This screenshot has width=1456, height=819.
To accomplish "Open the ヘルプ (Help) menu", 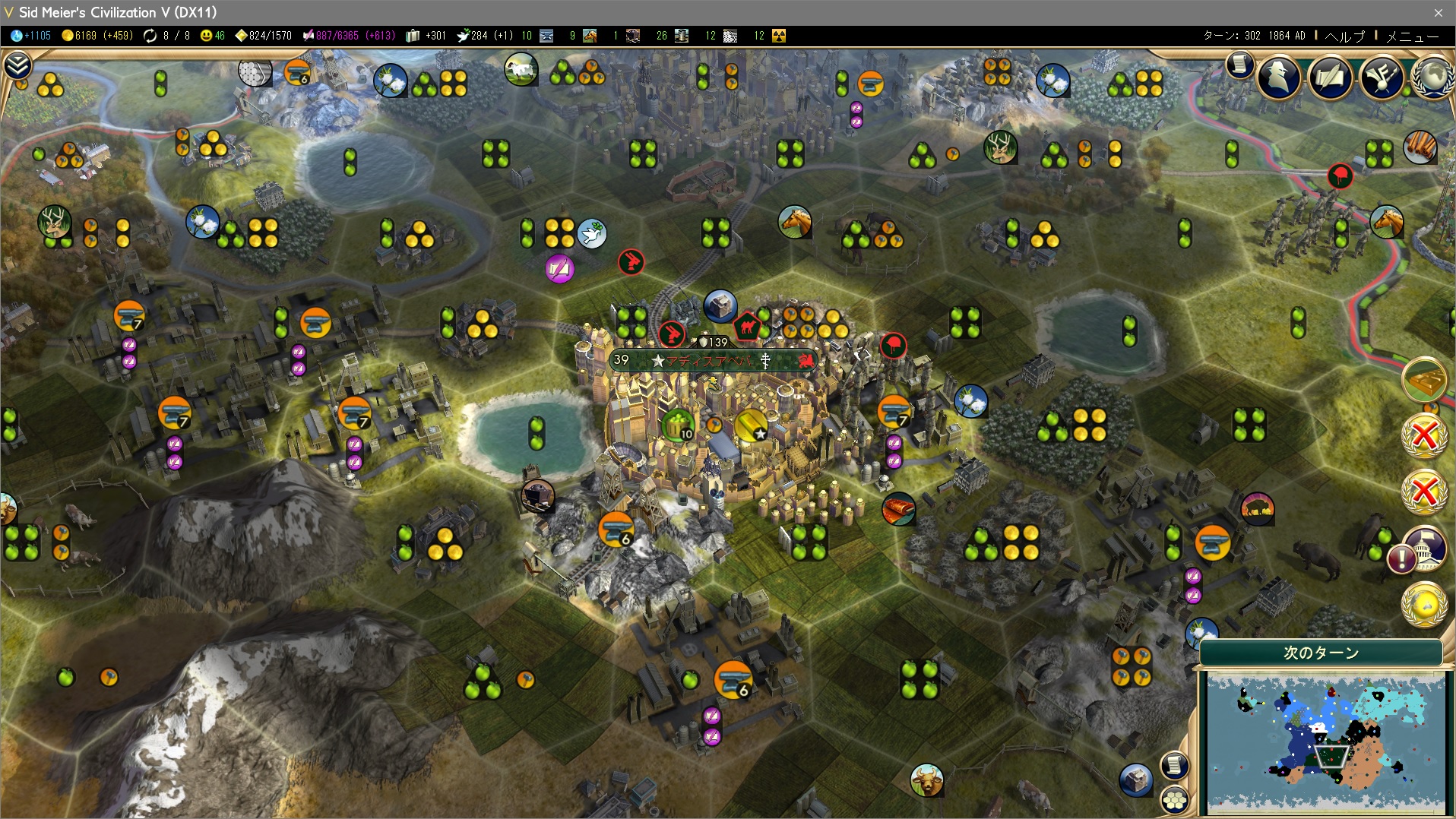I will [1344, 36].
